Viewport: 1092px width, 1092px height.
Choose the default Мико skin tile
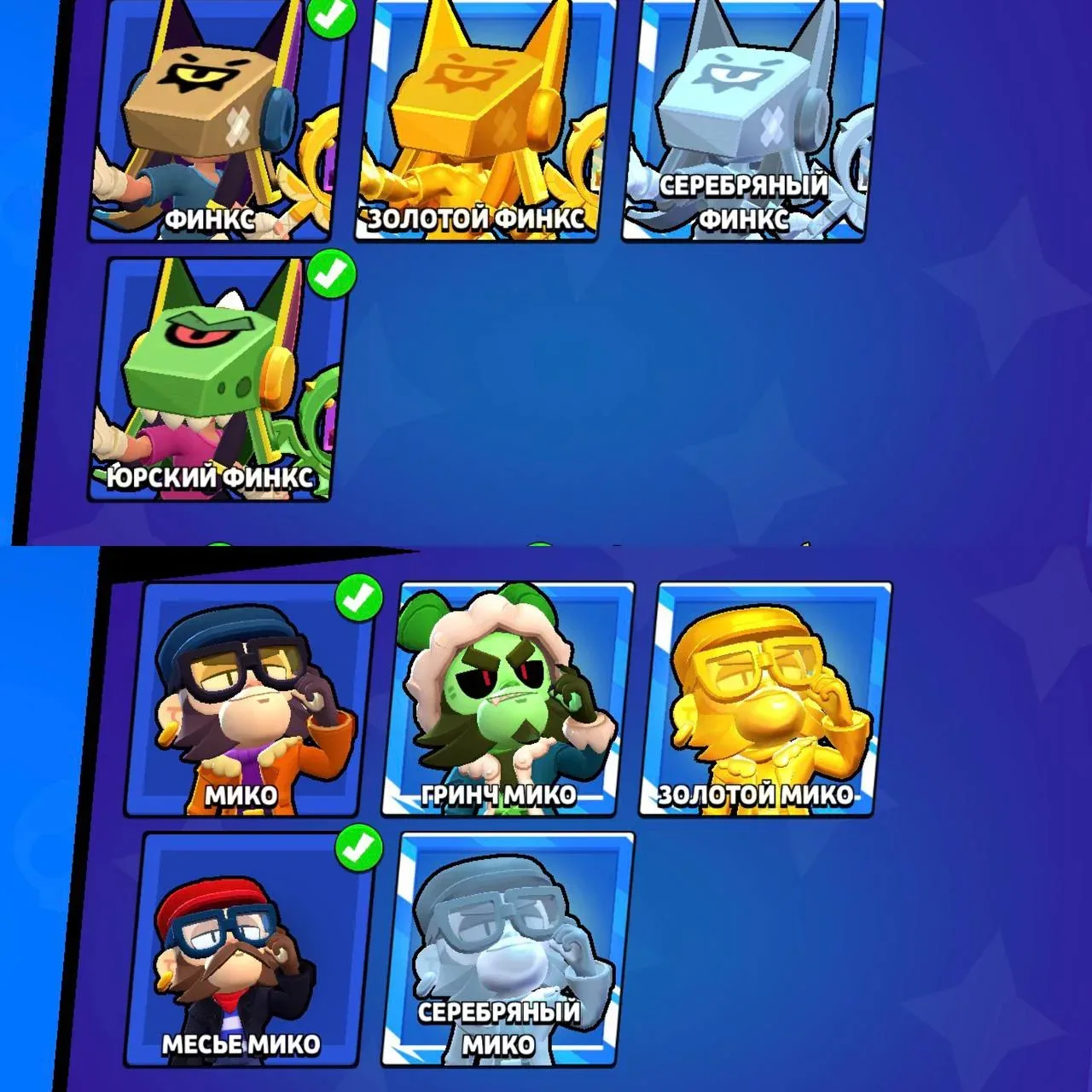[x=247, y=700]
